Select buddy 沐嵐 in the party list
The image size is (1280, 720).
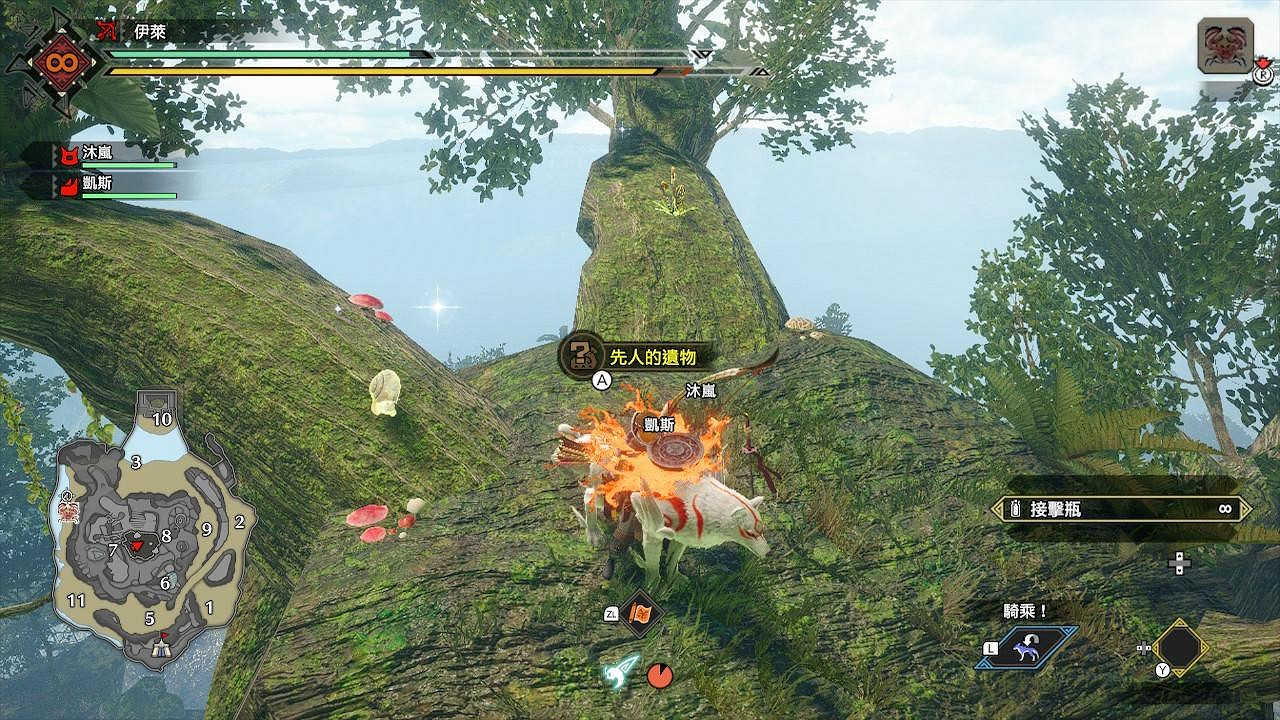[100, 155]
